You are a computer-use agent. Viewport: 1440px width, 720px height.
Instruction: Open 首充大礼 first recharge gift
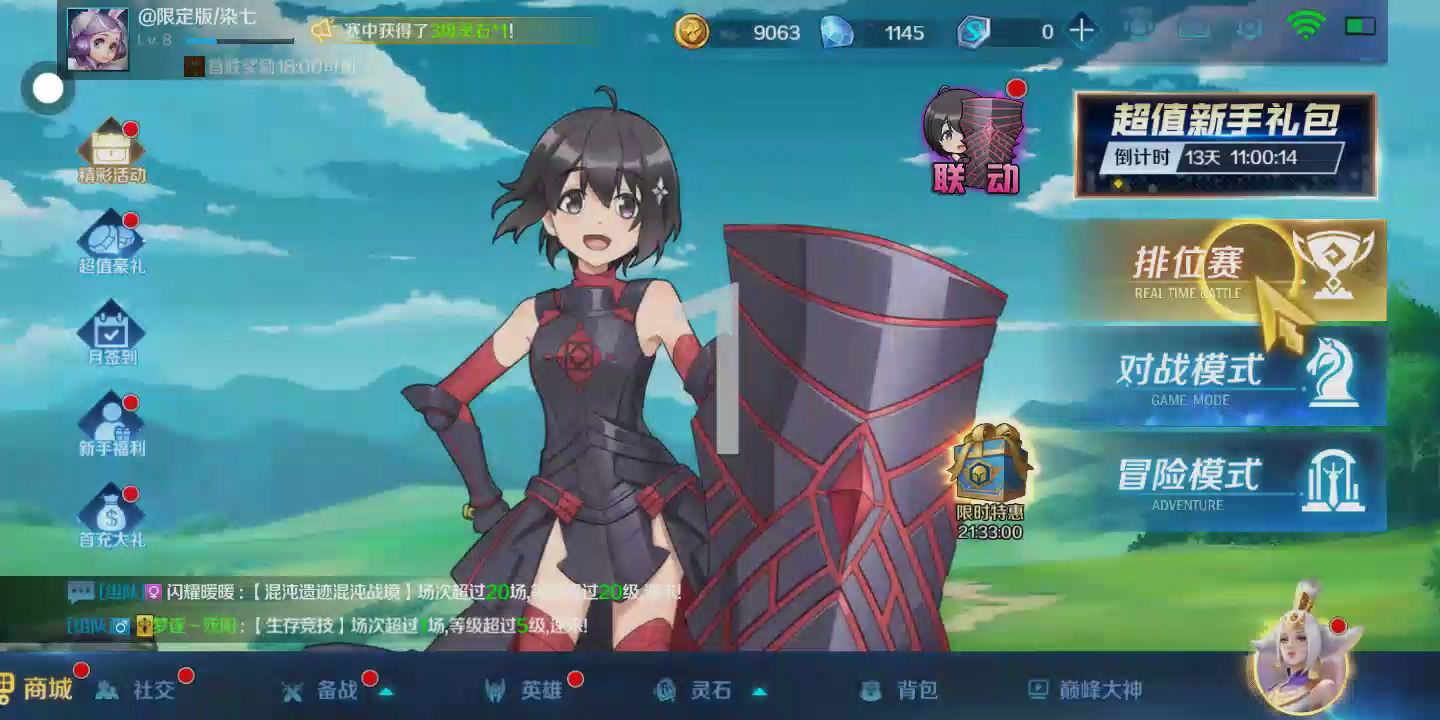pos(111,516)
